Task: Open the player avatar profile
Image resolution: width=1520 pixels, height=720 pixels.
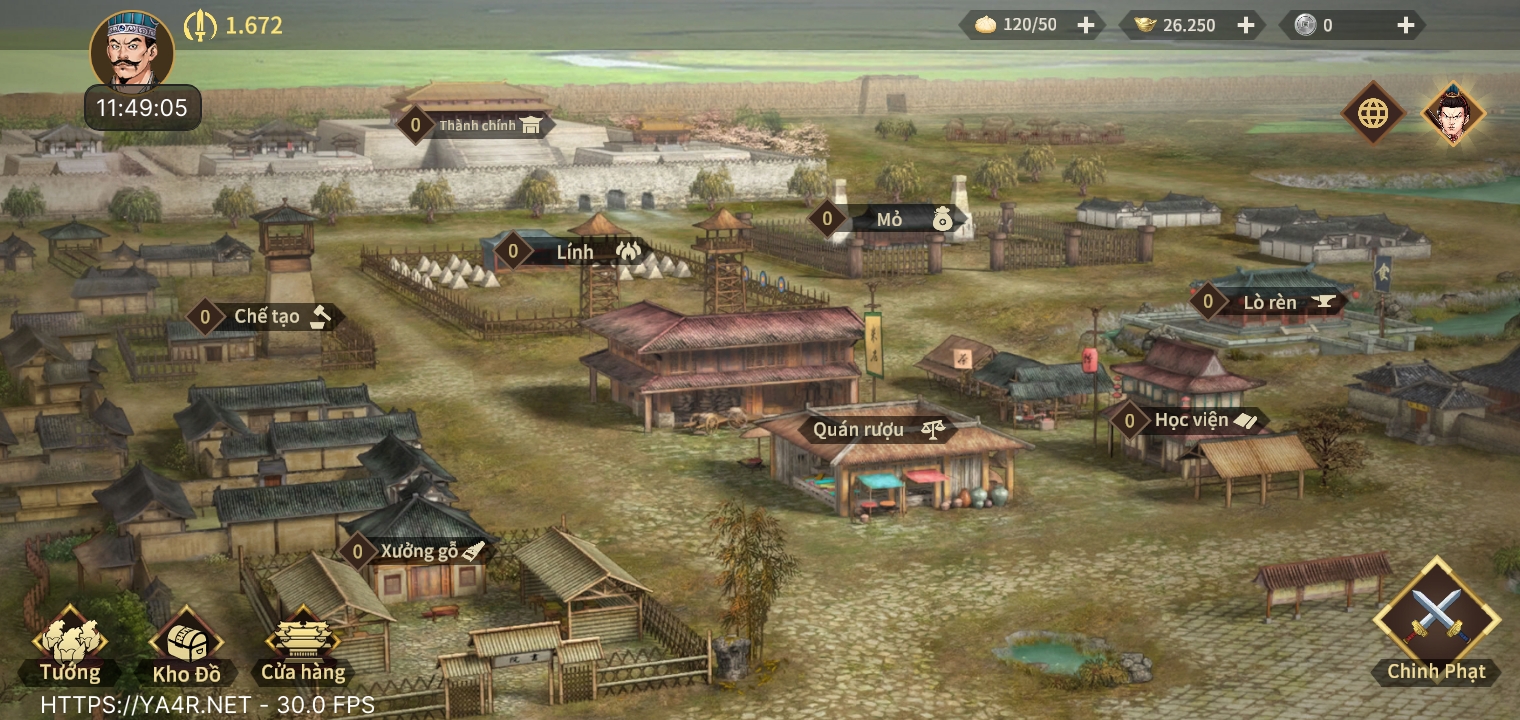Action: coord(132,49)
